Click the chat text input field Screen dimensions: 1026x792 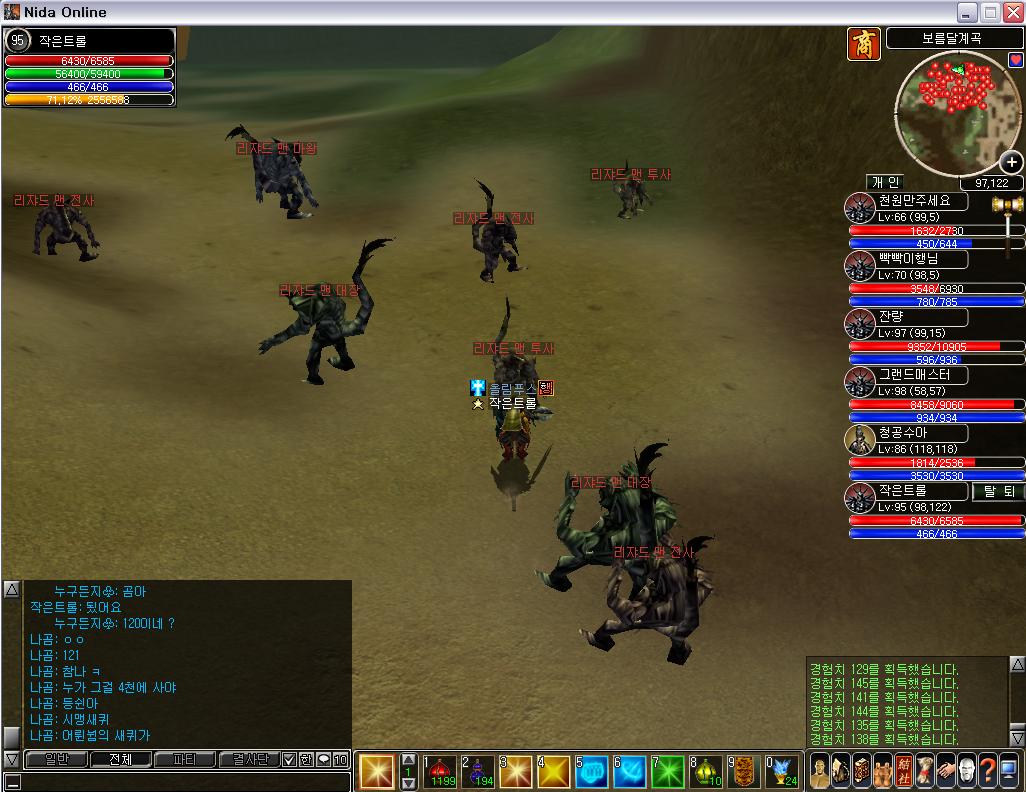coord(180,781)
